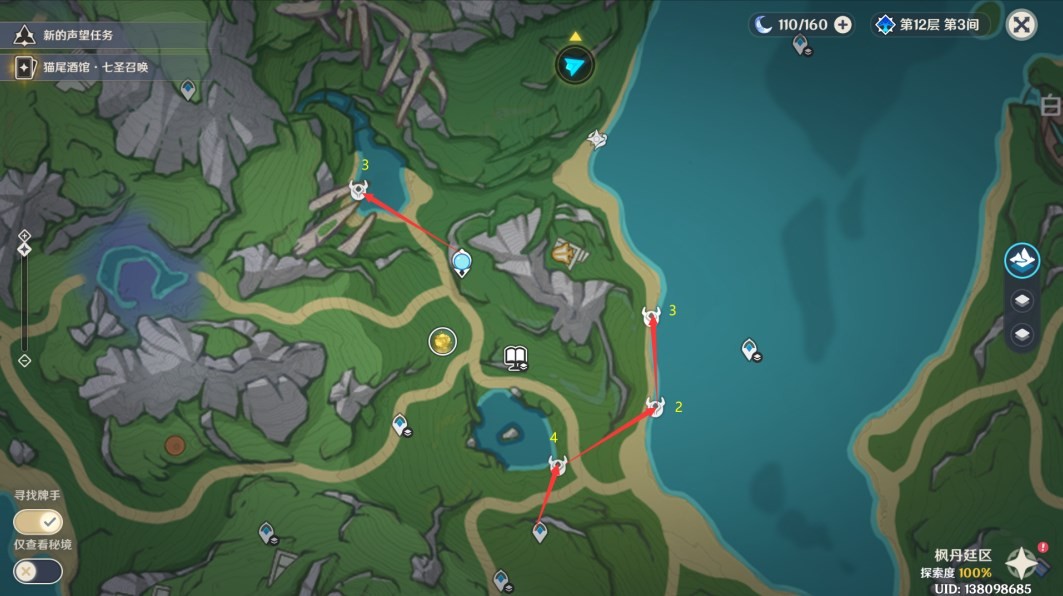Select the teleport waypoint out in the sea
This screenshot has height=596, width=1063.
[750, 349]
